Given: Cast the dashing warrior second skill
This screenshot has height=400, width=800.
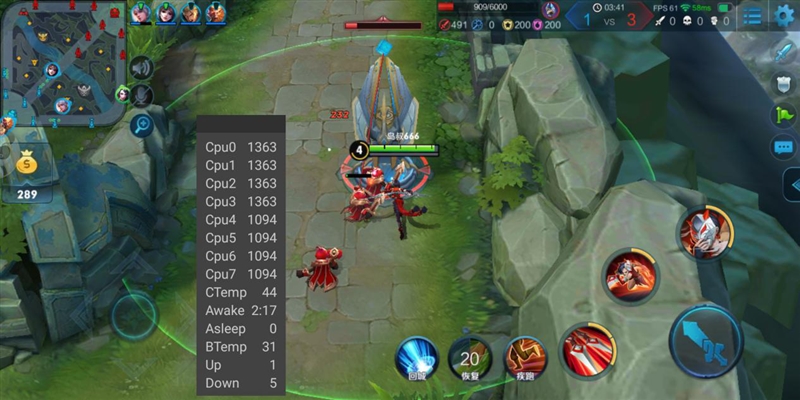Looking at the screenshot, I should click(630, 276).
